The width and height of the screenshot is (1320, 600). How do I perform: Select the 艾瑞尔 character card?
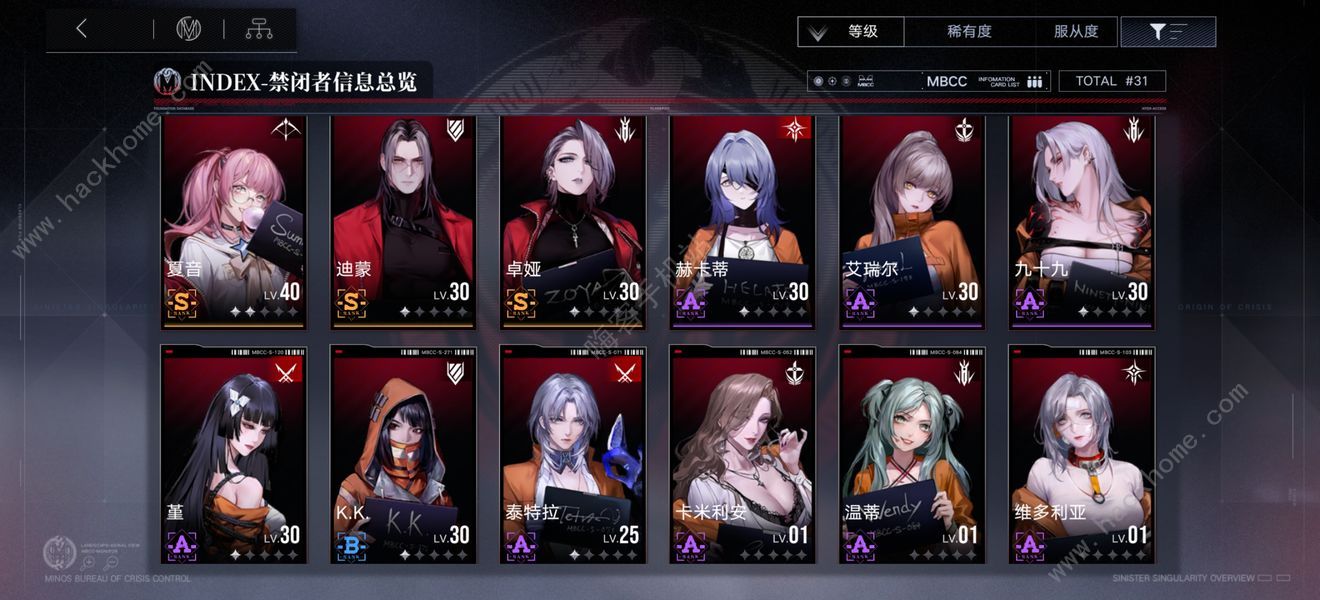(x=912, y=222)
